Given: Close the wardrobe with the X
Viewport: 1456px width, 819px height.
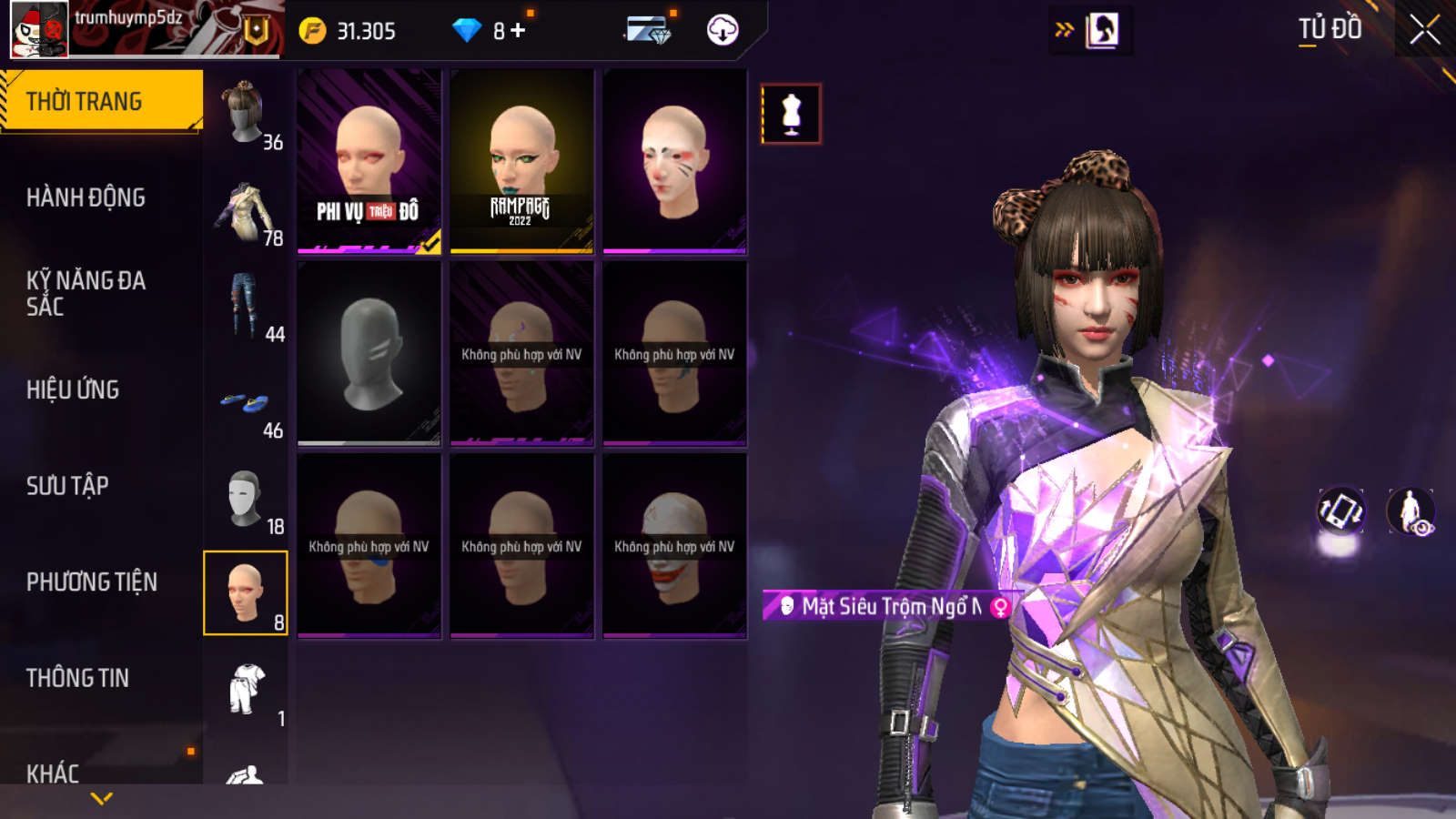Looking at the screenshot, I should [1424, 30].
